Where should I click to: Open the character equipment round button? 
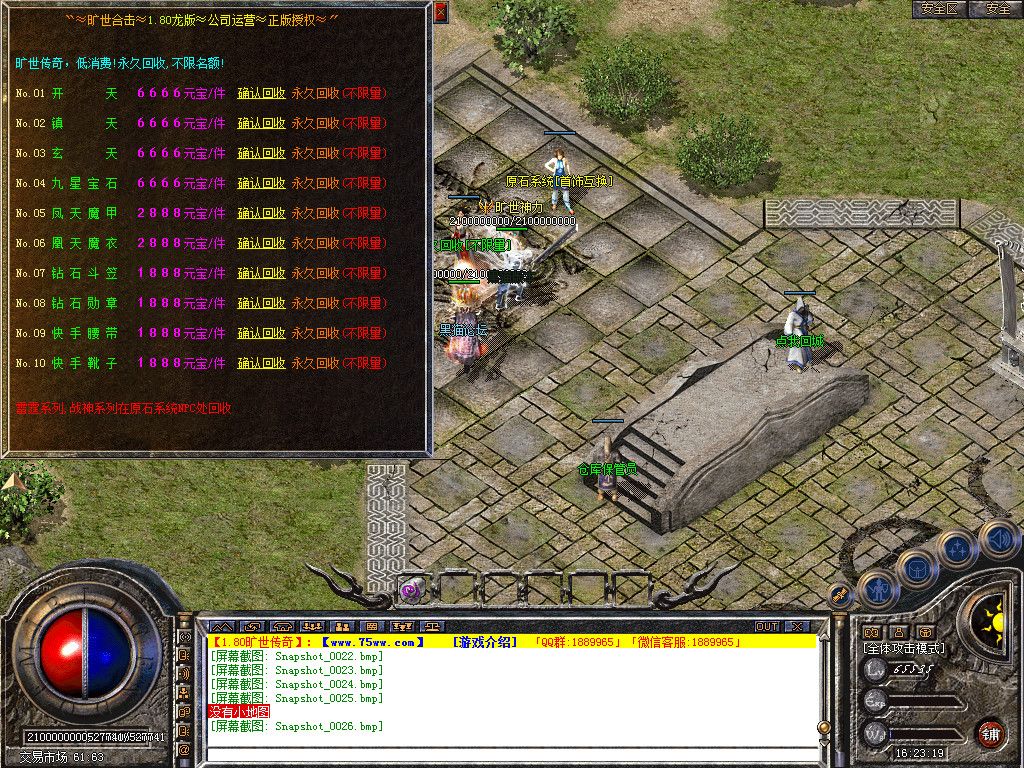tap(877, 589)
